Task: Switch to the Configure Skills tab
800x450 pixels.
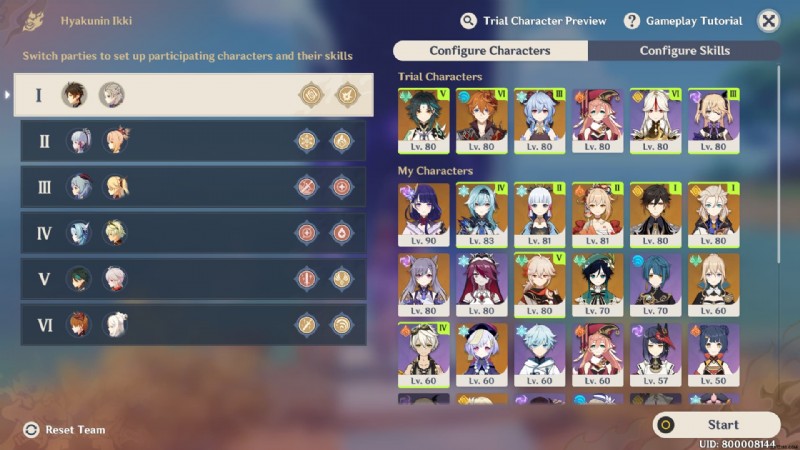Action: point(684,51)
